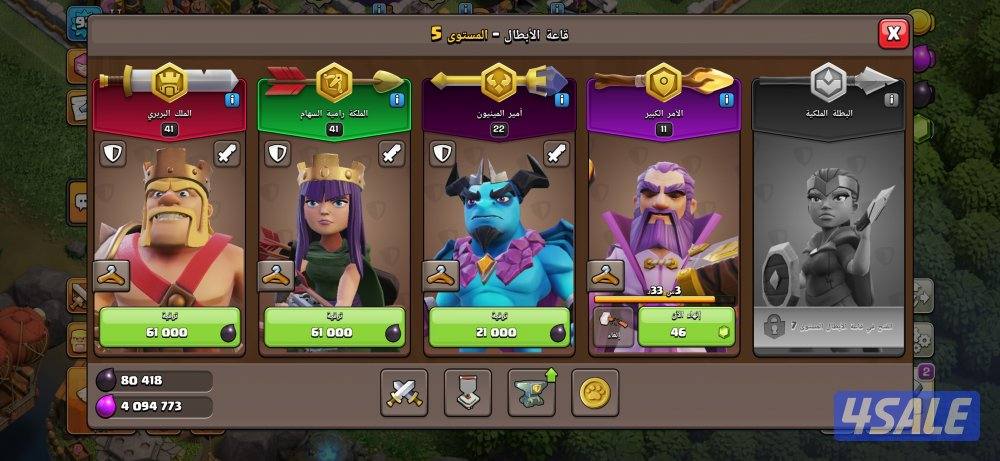Image resolution: width=1000 pixels, height=461 pixels.
Task: Open the crossed swords button
Action: [x=404, y=392]
